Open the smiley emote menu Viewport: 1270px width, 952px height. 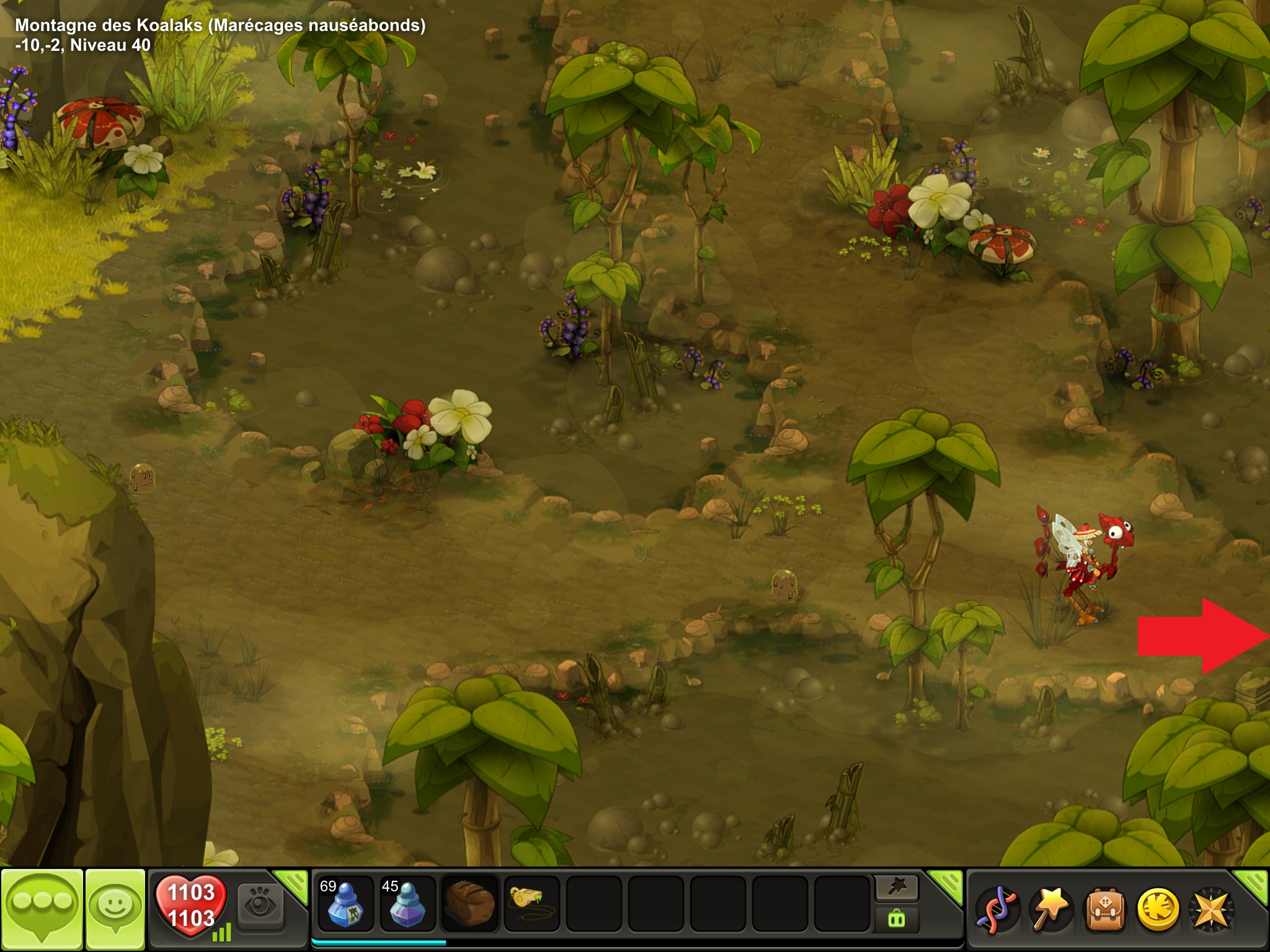coord(115,907)
